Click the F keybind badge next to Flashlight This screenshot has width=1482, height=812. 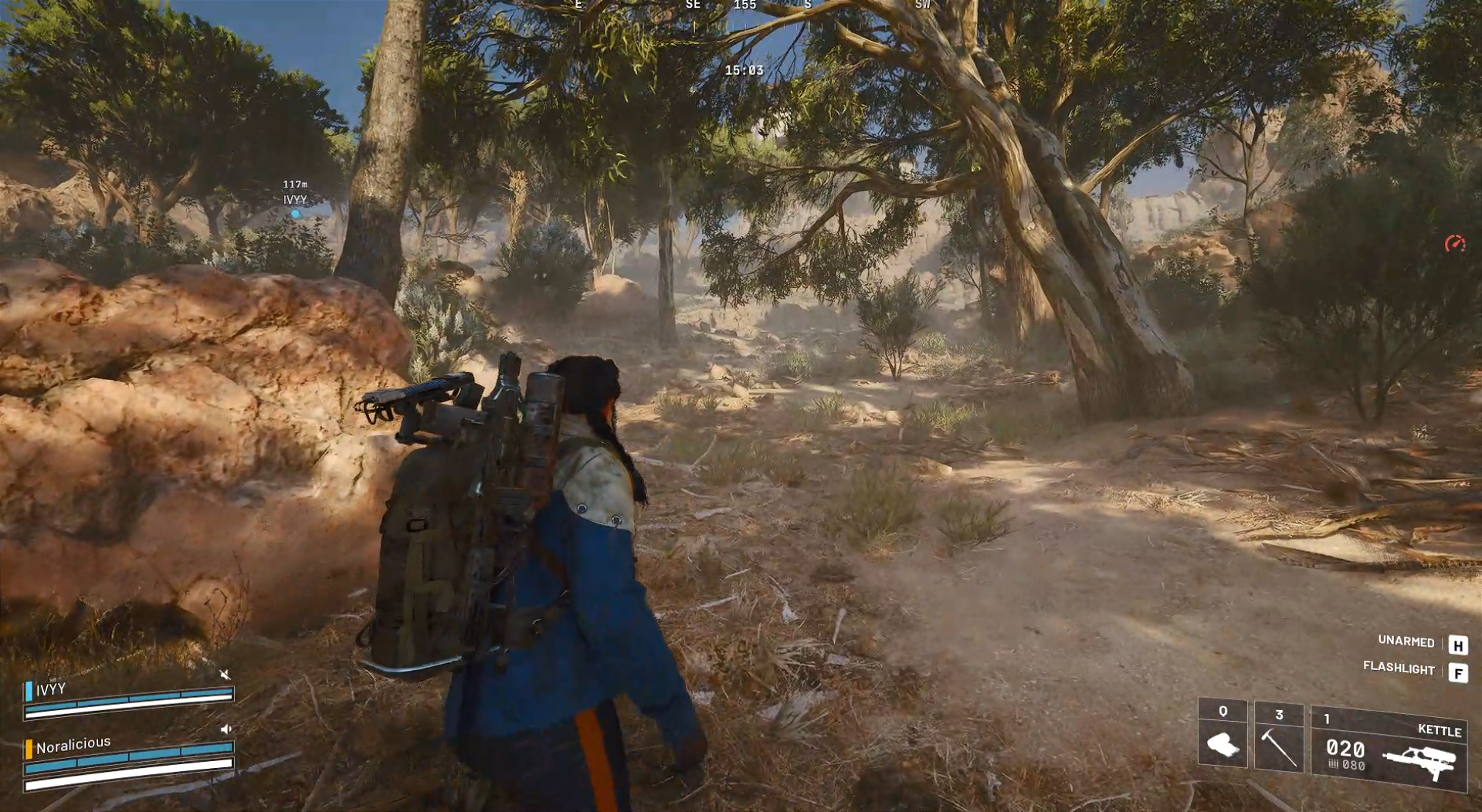click(x=1458, y=672)
